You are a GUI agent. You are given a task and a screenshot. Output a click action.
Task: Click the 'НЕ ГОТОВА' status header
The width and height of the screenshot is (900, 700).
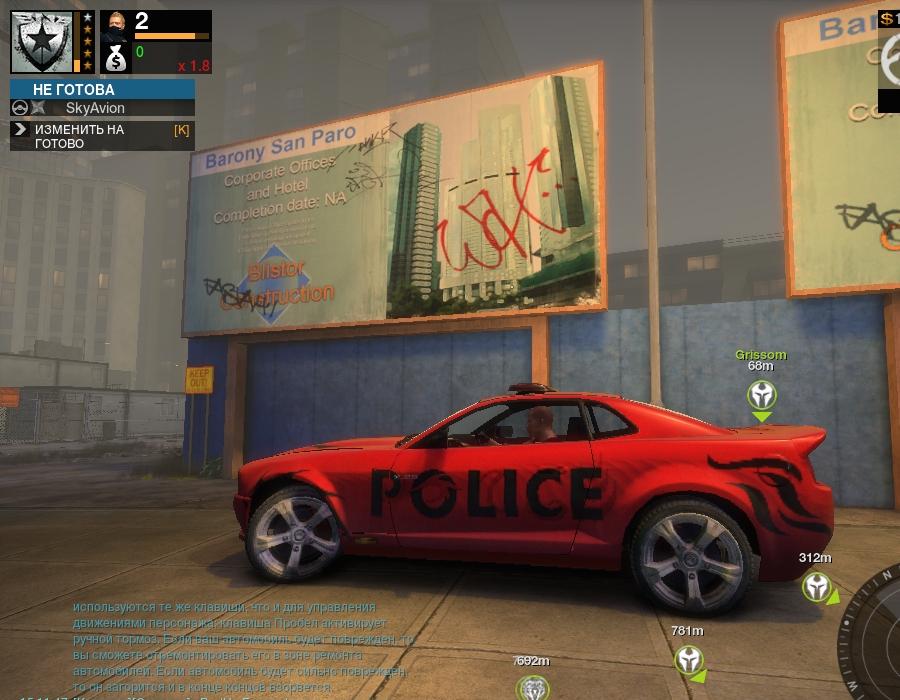coord(102,90)
